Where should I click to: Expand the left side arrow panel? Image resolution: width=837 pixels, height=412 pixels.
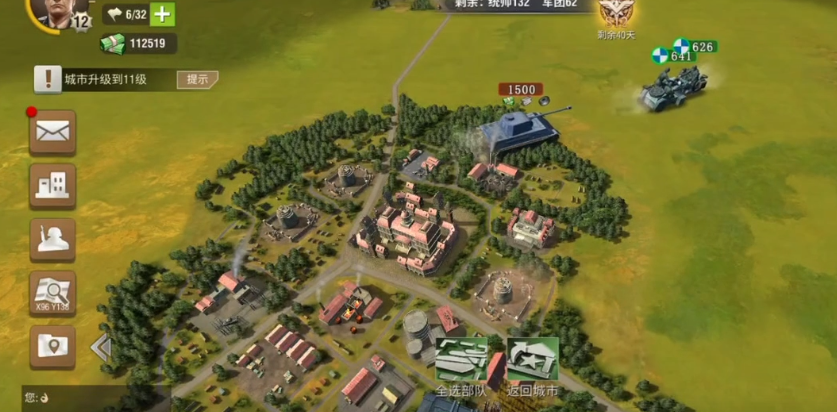101,348
